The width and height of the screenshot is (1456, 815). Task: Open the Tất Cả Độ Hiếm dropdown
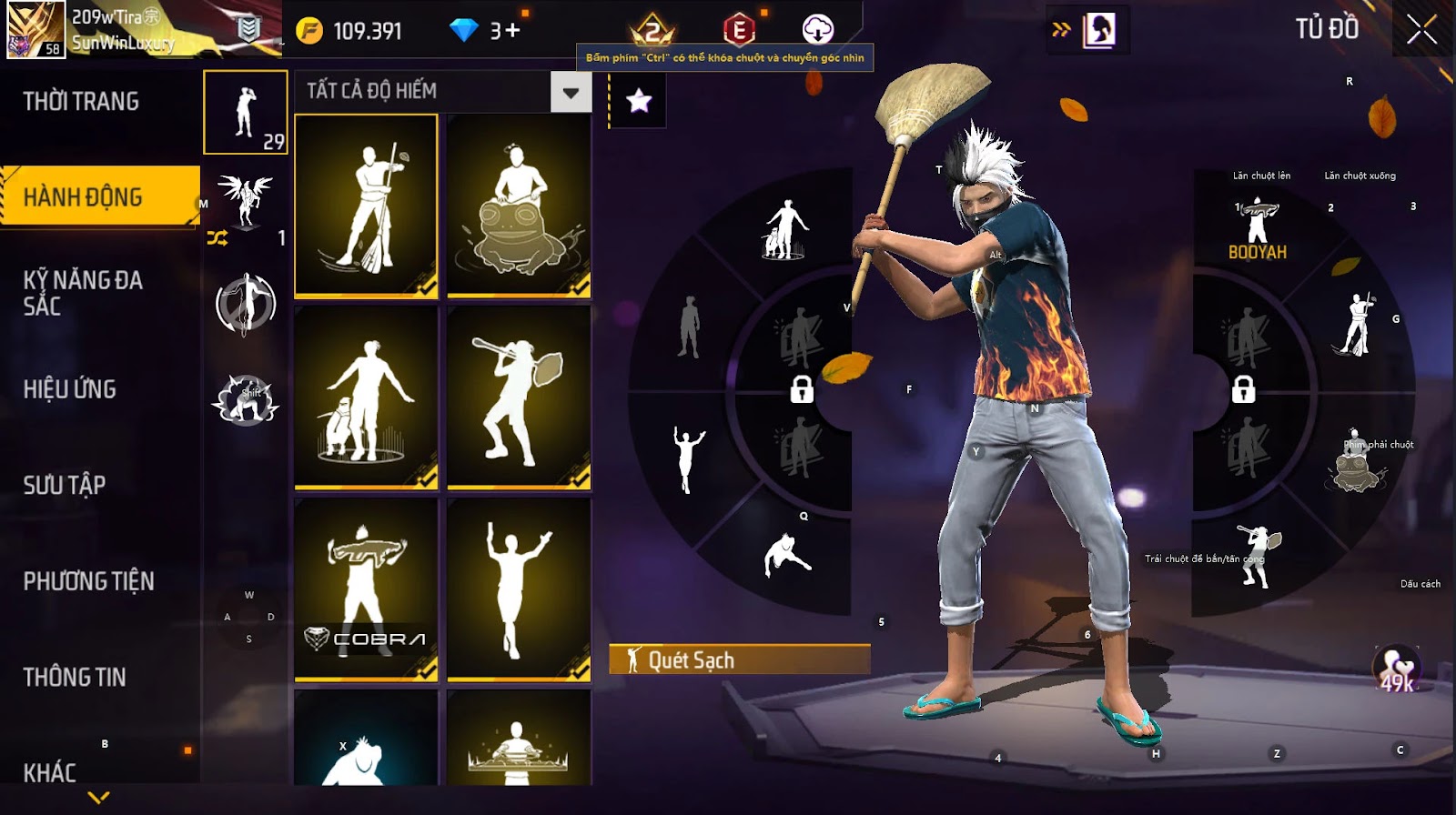(571, 92)
